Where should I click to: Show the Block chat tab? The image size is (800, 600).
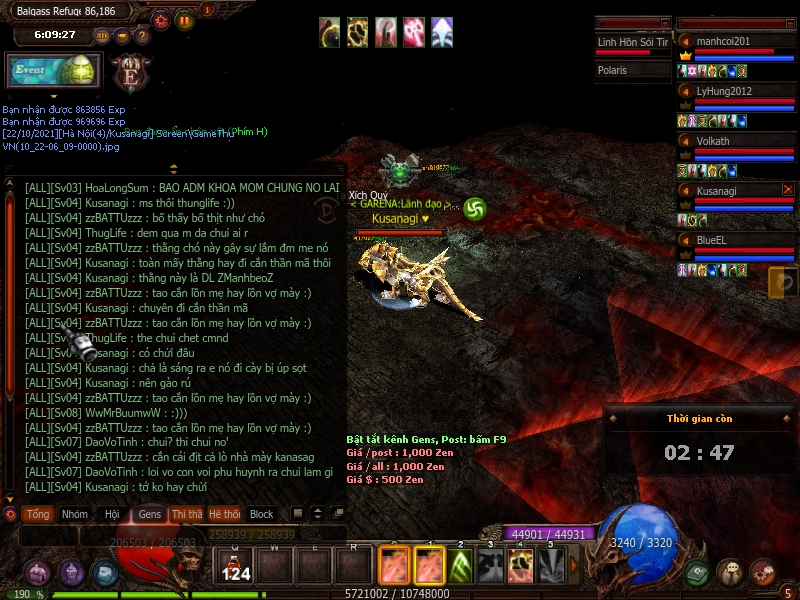pyautogui.click(x=261, y=514)
